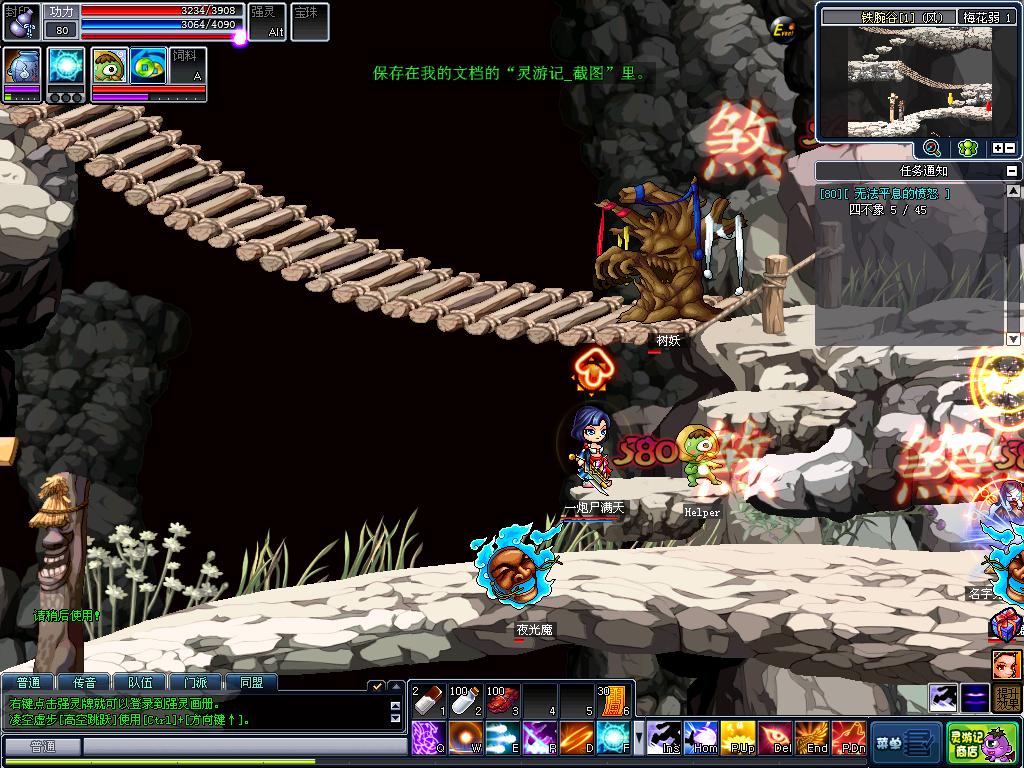This screenshot has width=1024, height=768.
Task: Collapse the 任务通知 quest notice panel
Action: (x=1012, y=171)
